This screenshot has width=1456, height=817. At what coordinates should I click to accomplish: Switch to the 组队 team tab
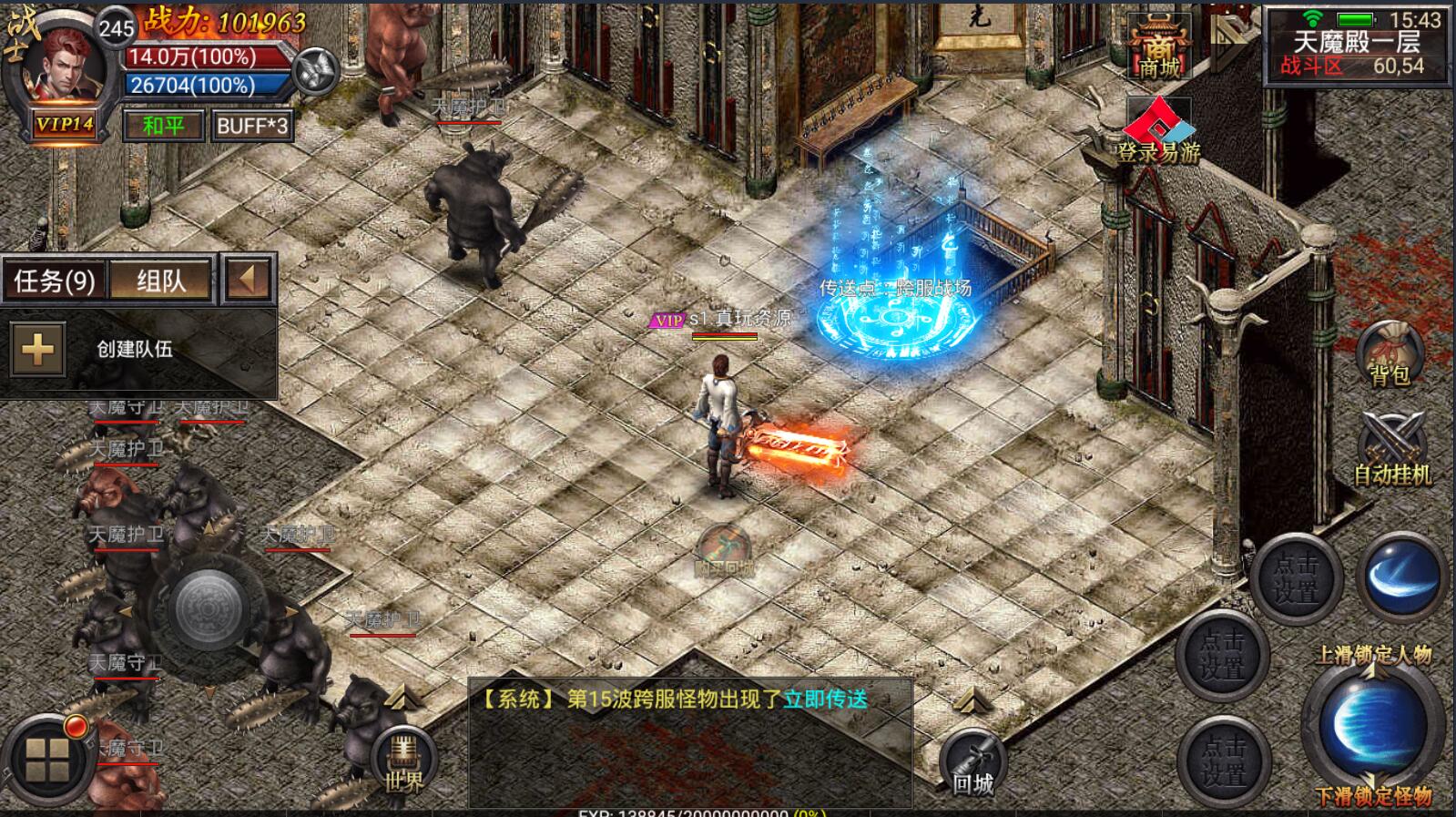(161, 281)
